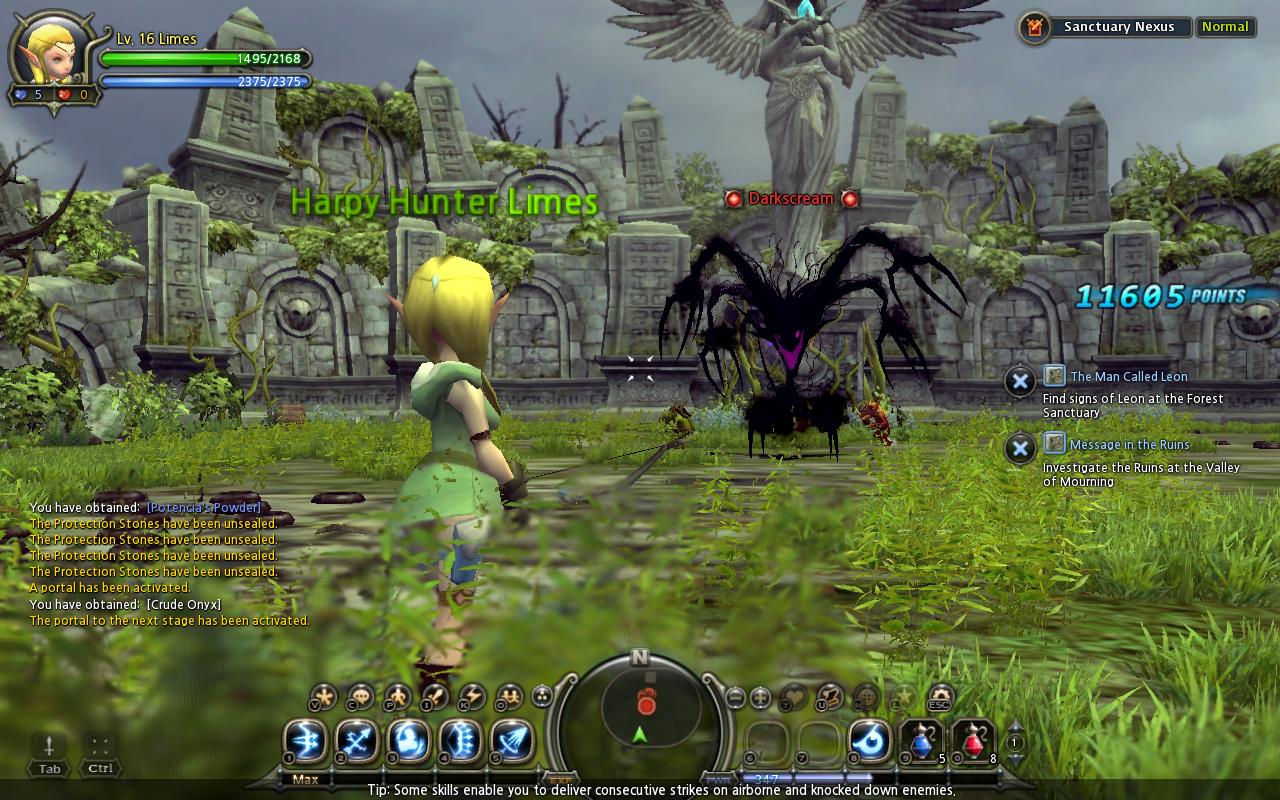The height and width of the screenshot is (800, 1280).
Task: Drink the blue mana potion
Action: [x=922, y=741]
